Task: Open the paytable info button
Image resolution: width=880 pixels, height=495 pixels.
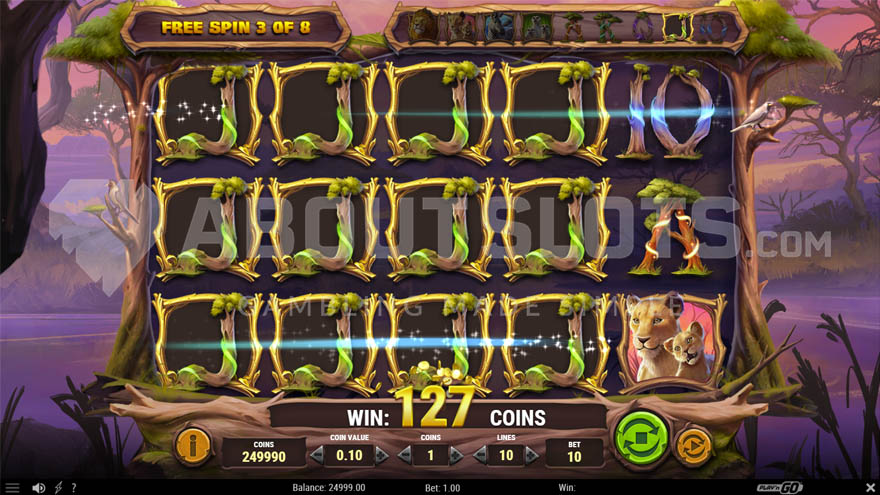Action: coord(193,446)
